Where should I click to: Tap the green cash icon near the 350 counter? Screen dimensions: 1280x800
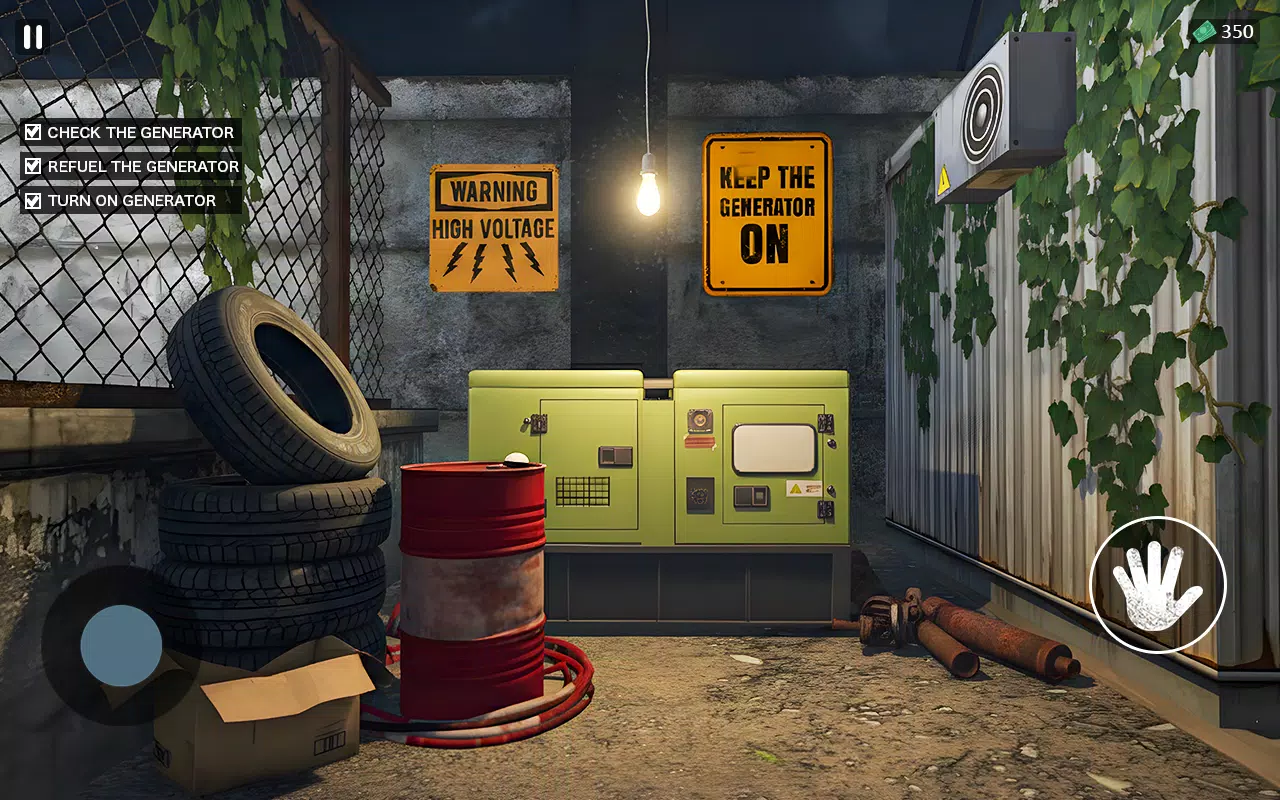(1204, 31)
